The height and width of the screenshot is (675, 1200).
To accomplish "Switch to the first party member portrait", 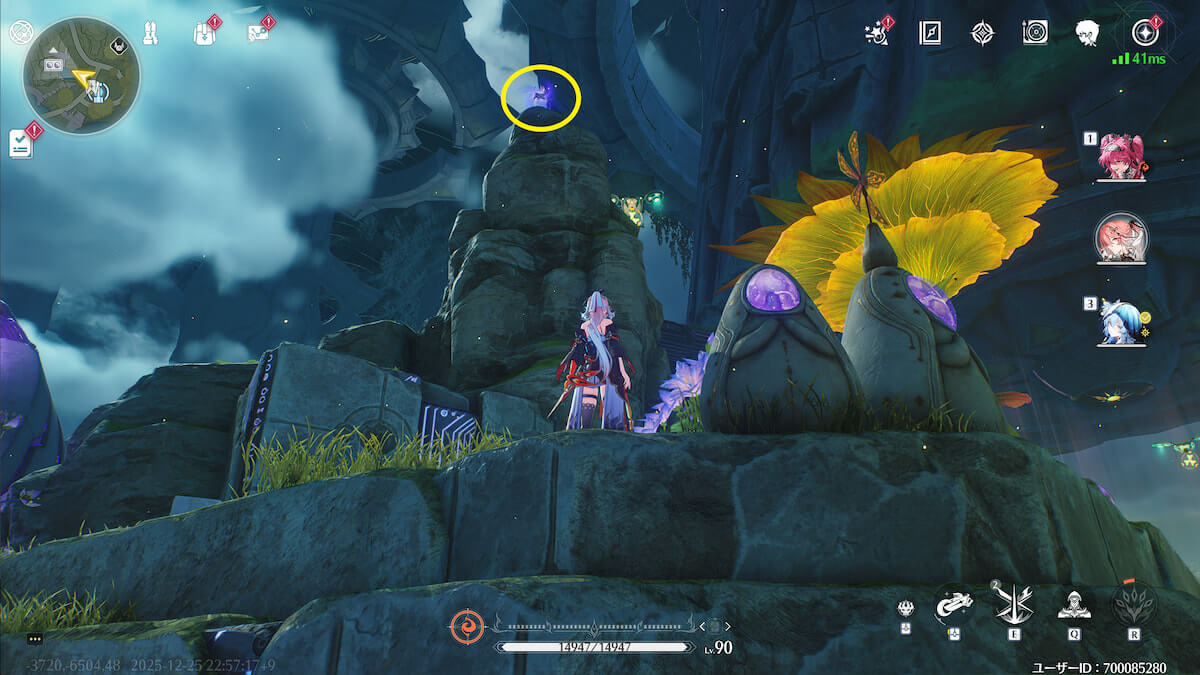I will (x=1120, y=157).
